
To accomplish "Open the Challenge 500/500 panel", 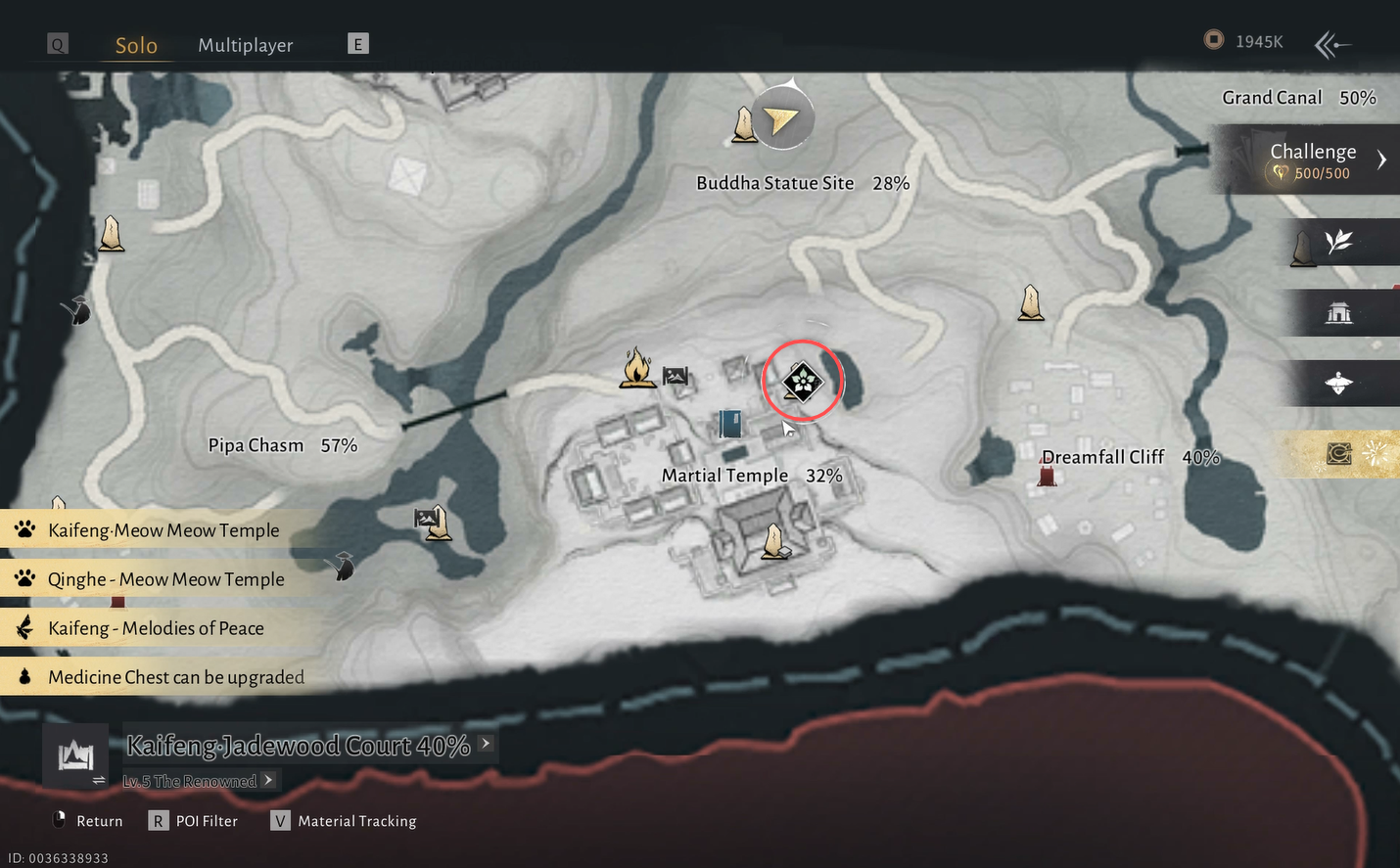I will click(1315, 160).
